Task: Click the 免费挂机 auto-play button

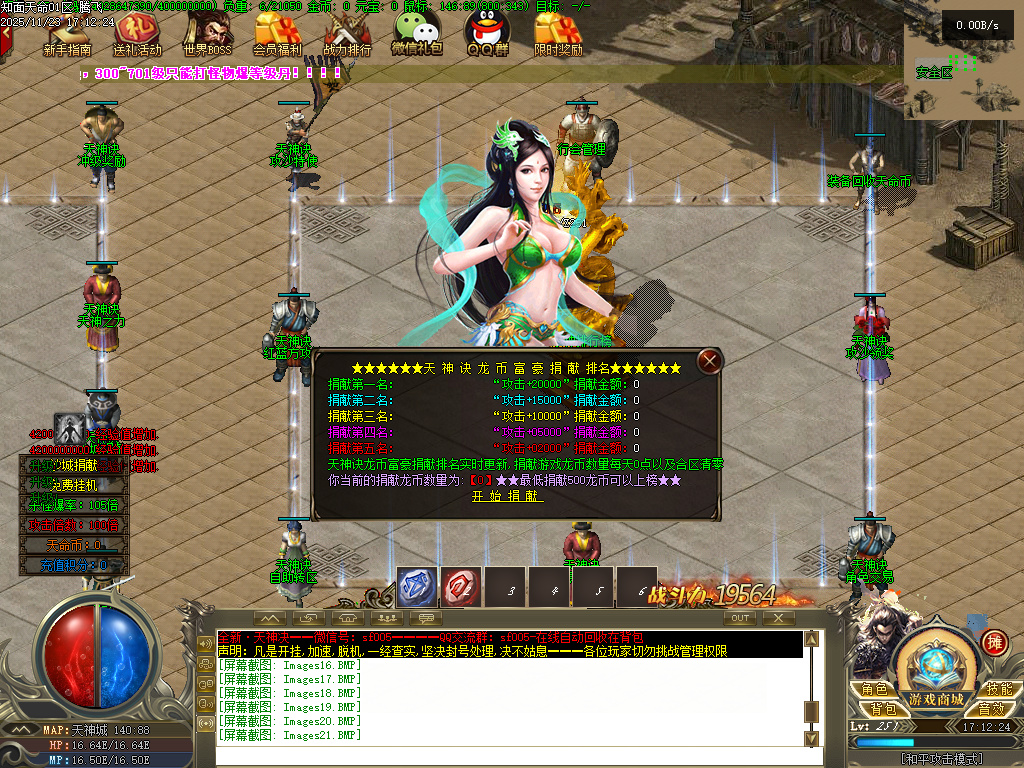Action: 76,485
